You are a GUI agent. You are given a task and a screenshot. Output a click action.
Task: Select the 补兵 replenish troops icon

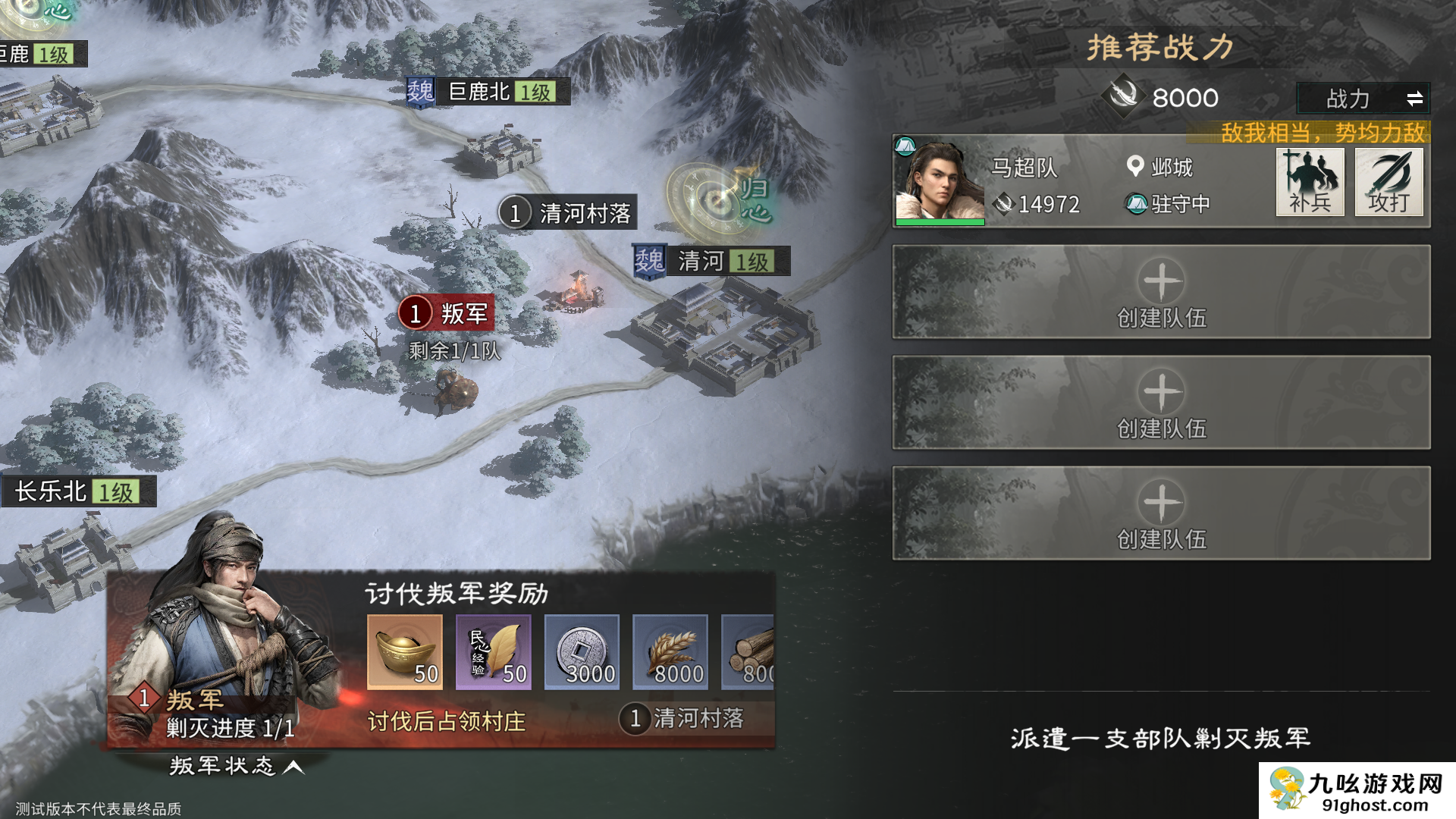(x=1310, y=182)
